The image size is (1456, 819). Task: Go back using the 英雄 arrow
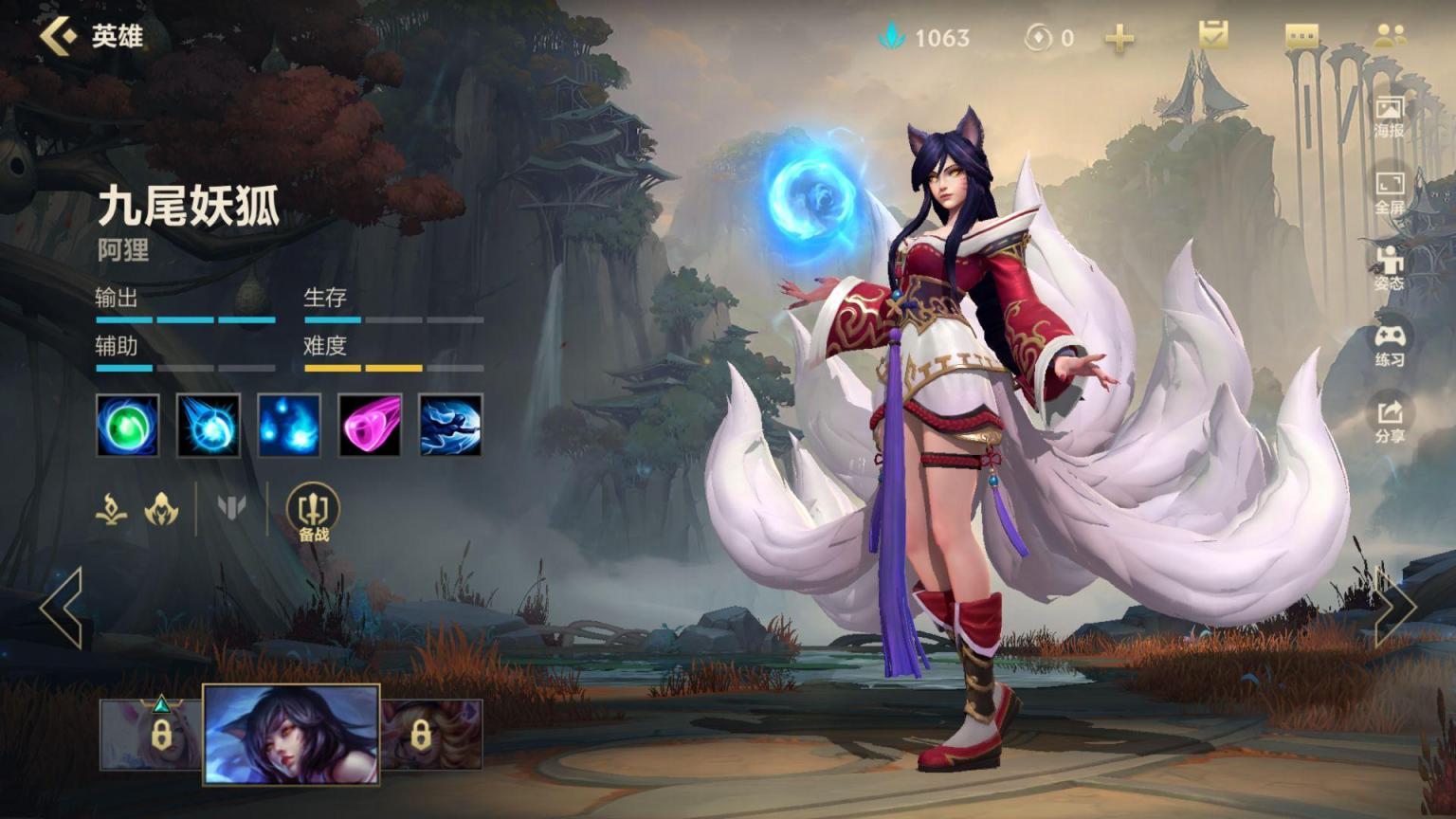[59, 36]
